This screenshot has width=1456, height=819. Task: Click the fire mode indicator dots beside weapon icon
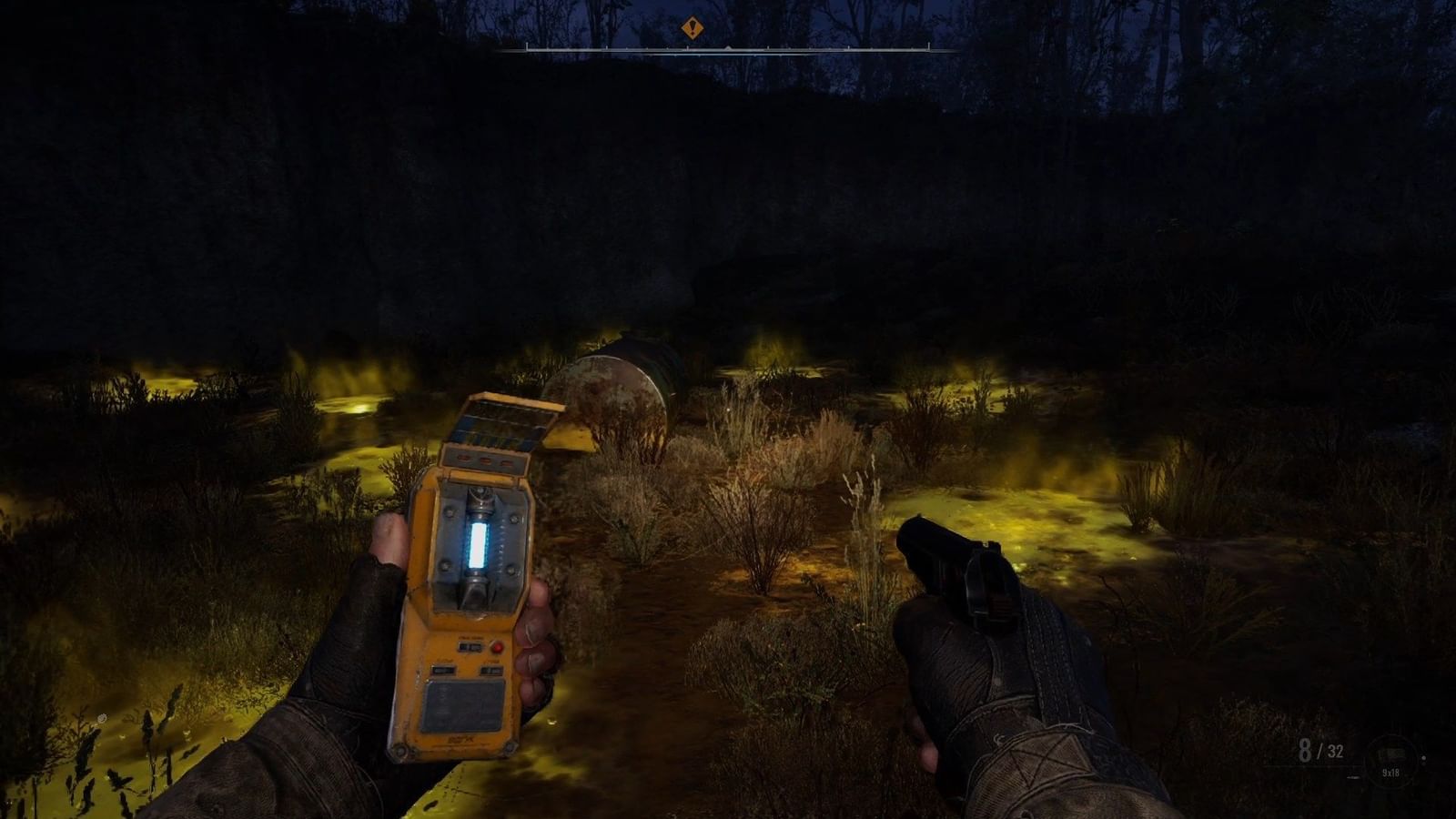coord(1423,760)
